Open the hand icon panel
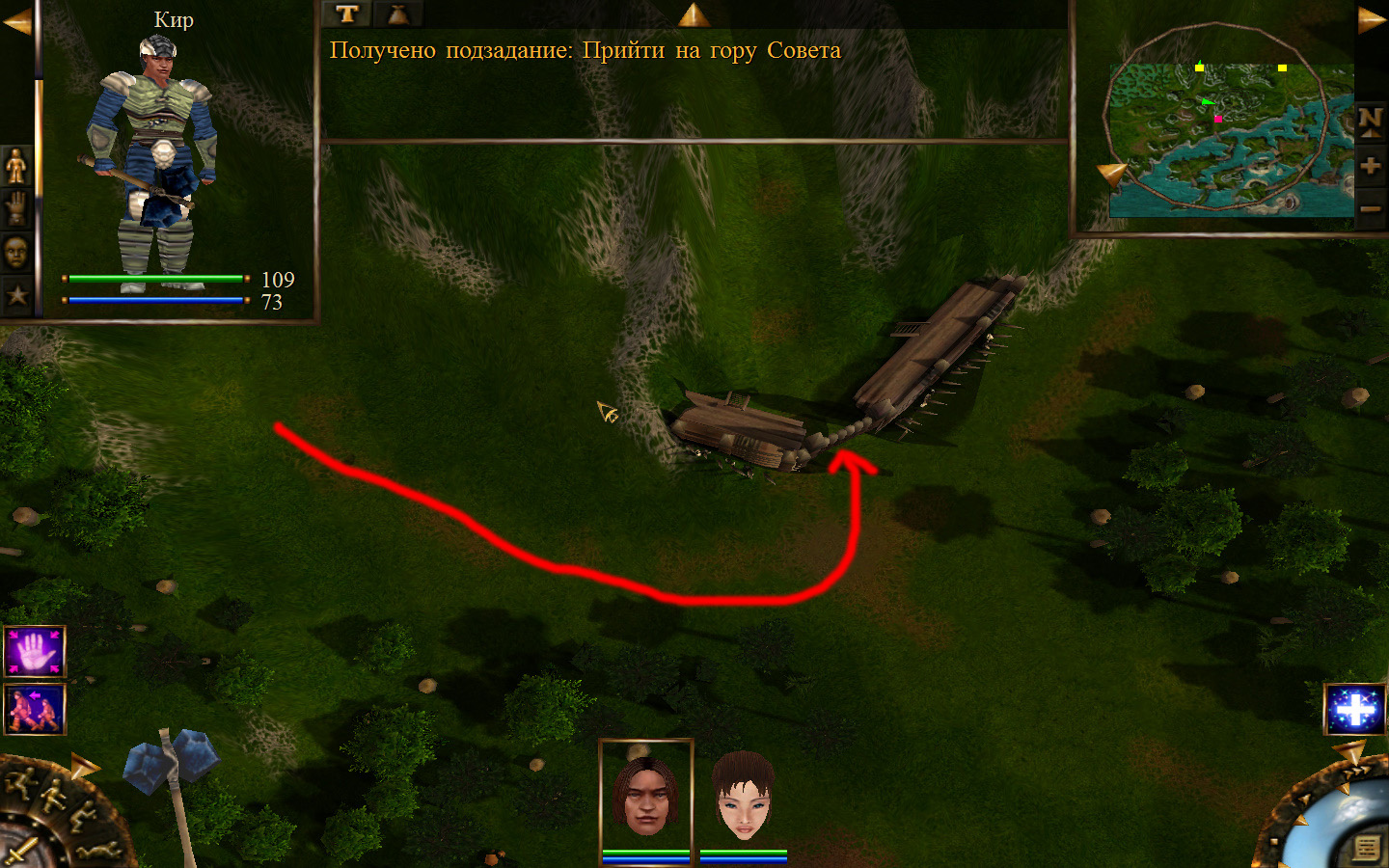1389x868 pixels. coord(16,208)
